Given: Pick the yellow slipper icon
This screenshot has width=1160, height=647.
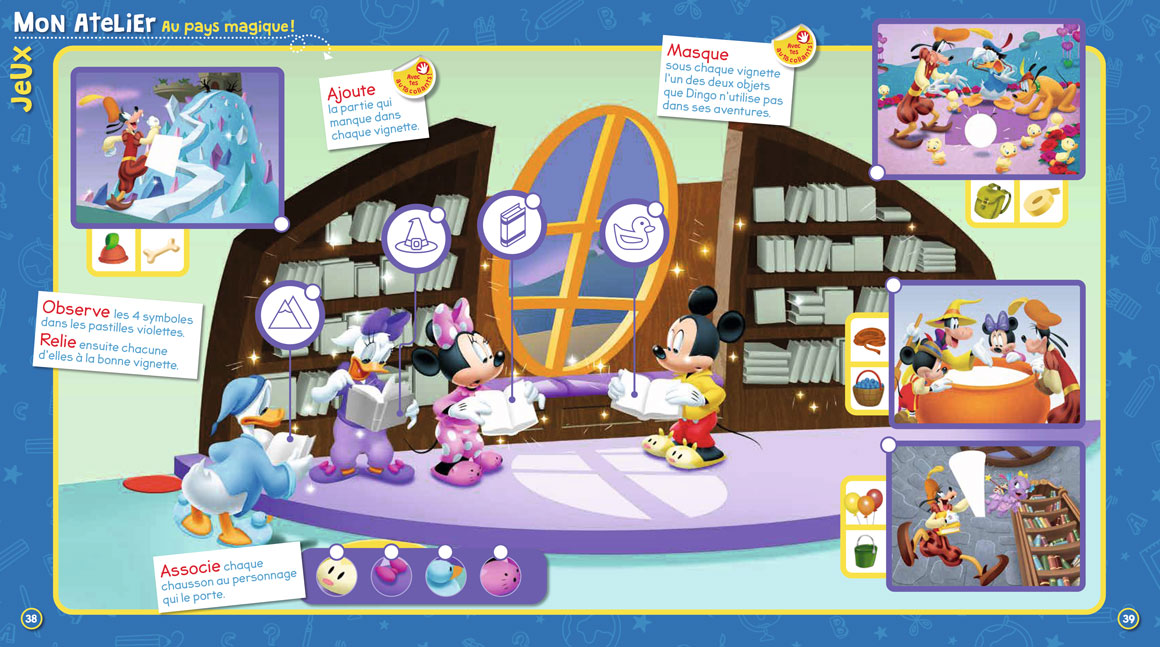Looking at the screenshot, I should click(338, 575).
